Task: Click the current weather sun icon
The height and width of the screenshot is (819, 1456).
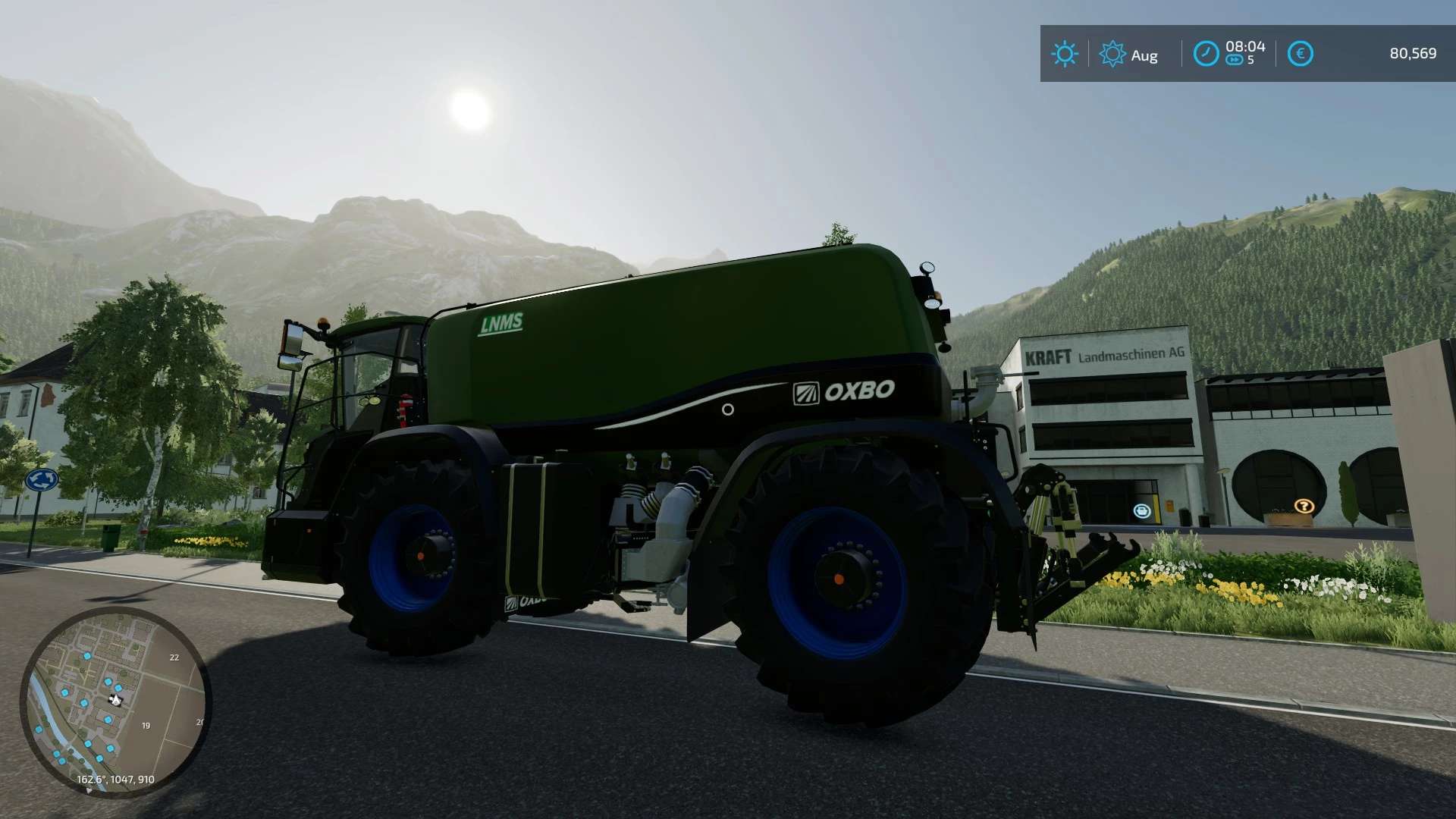Action: tap(1065, 54)
